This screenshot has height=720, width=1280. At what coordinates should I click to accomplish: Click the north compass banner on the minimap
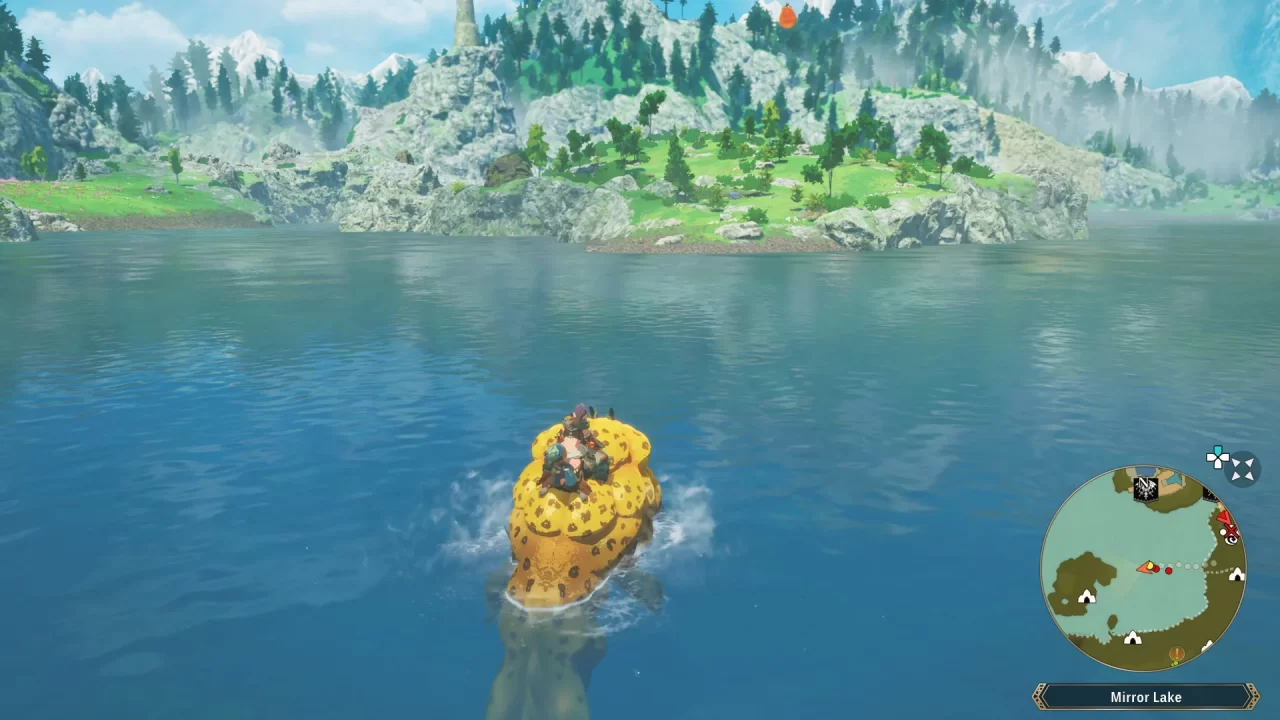(1144, 487)
